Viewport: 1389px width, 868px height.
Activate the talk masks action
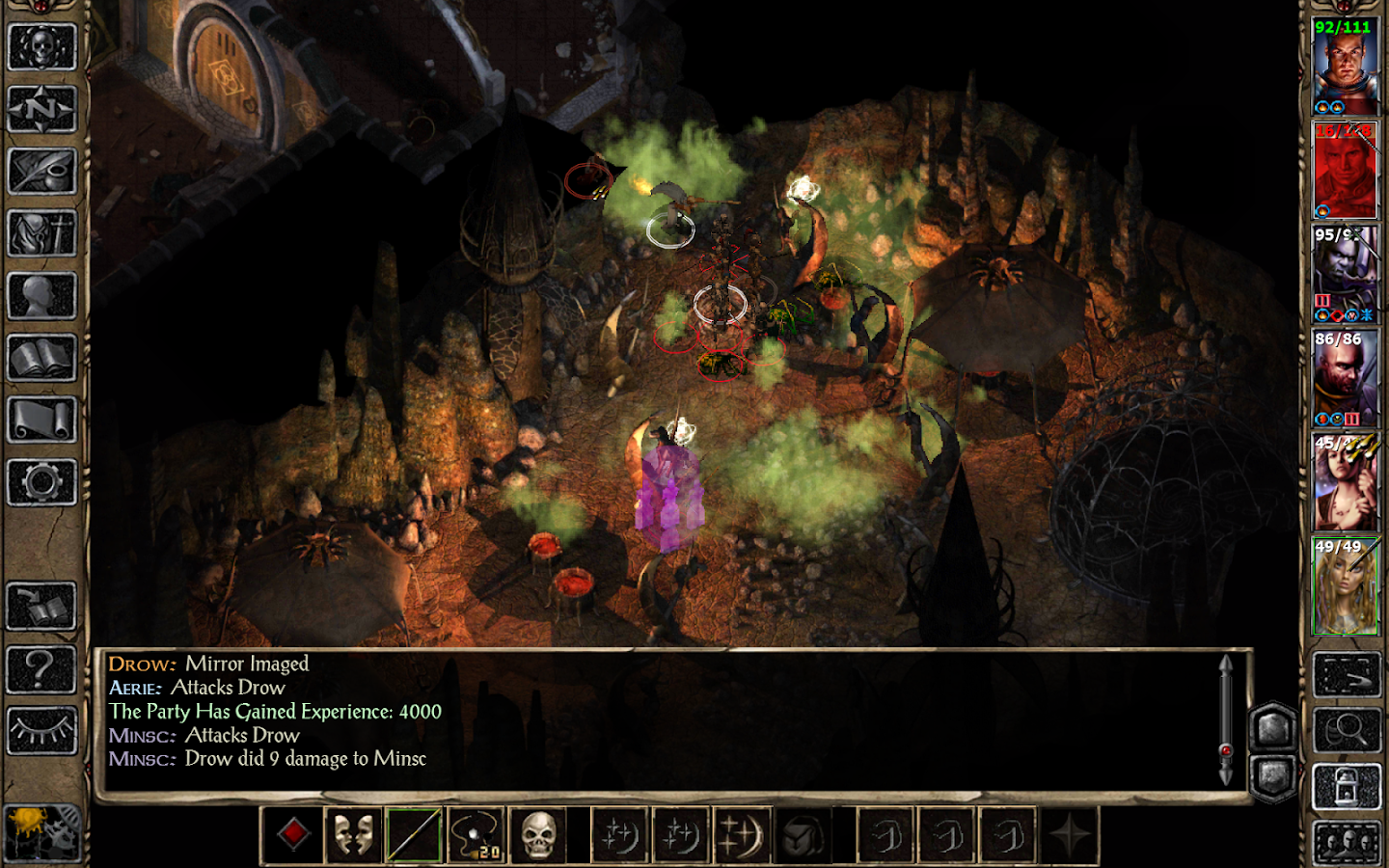(353, 834)
